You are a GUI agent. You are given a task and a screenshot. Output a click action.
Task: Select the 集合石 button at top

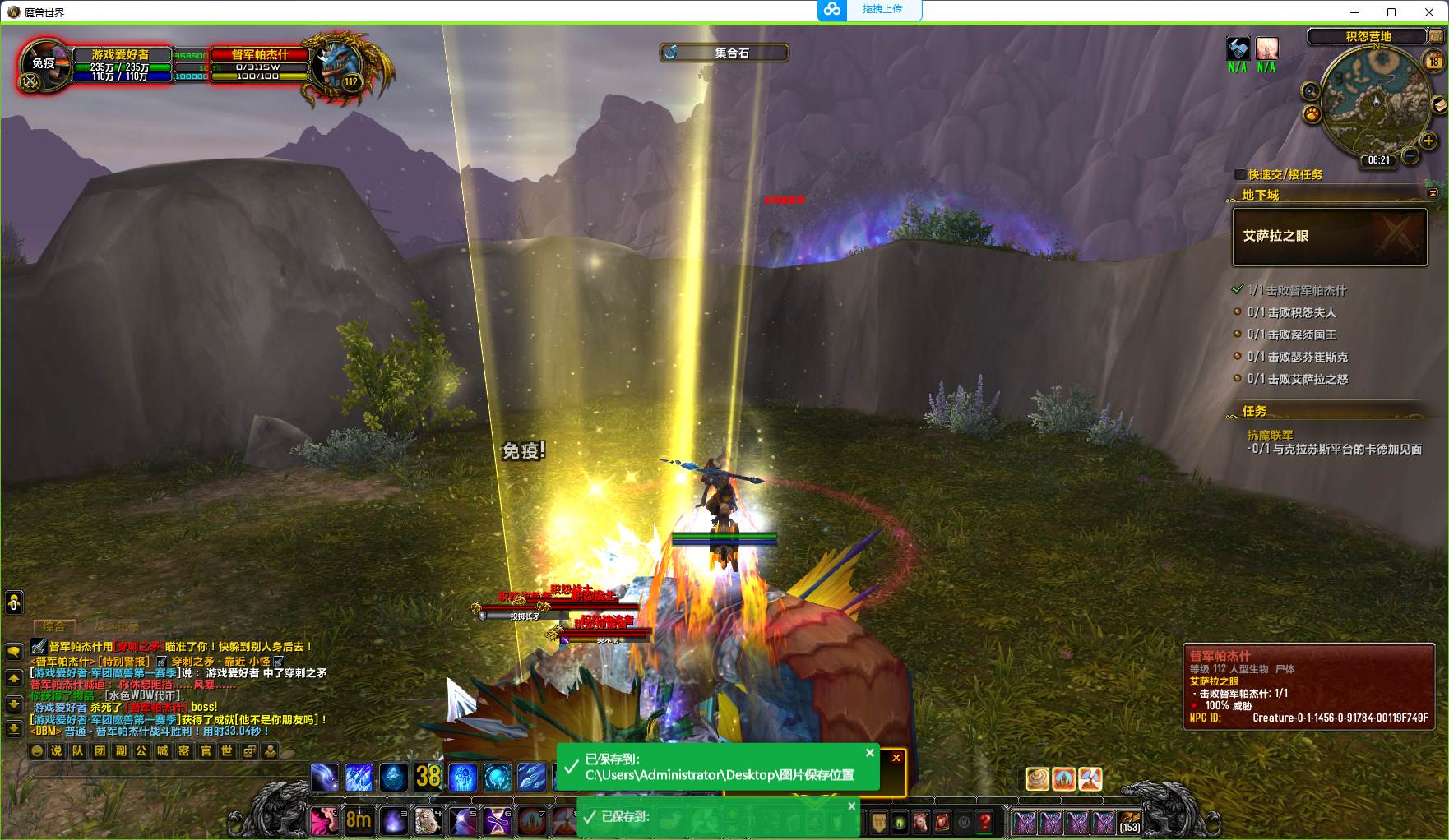(724, 53)
